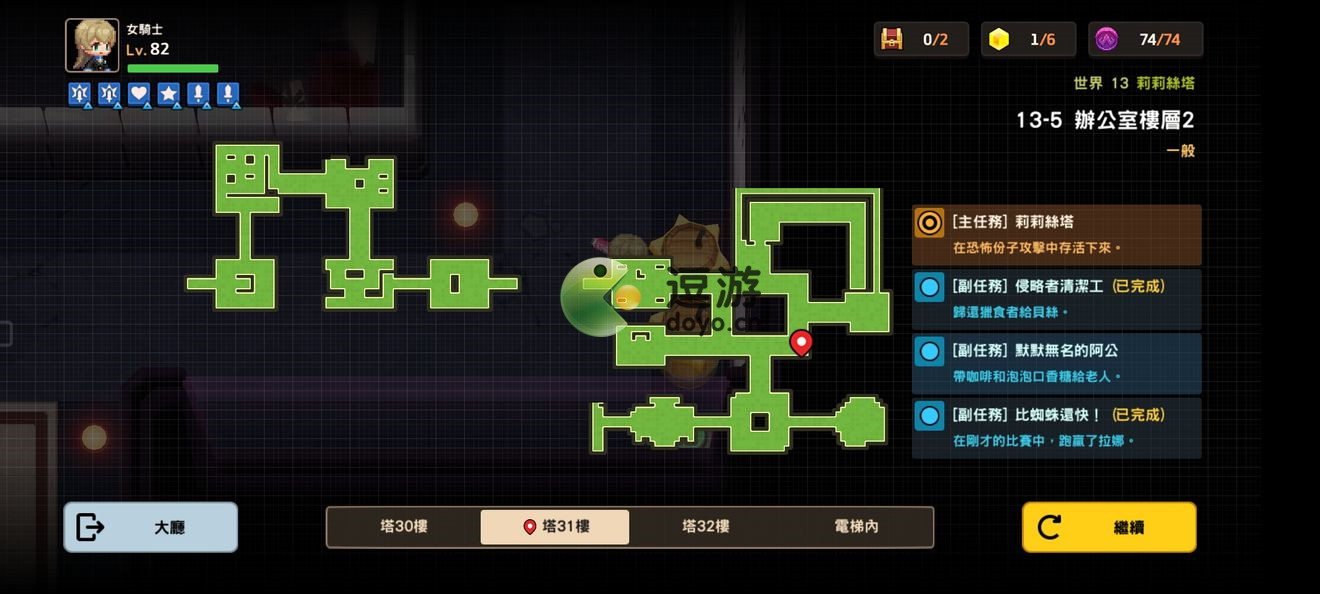Choose the side quest 默默無名的阿公
The image size is (1320, 594).
1056,363
